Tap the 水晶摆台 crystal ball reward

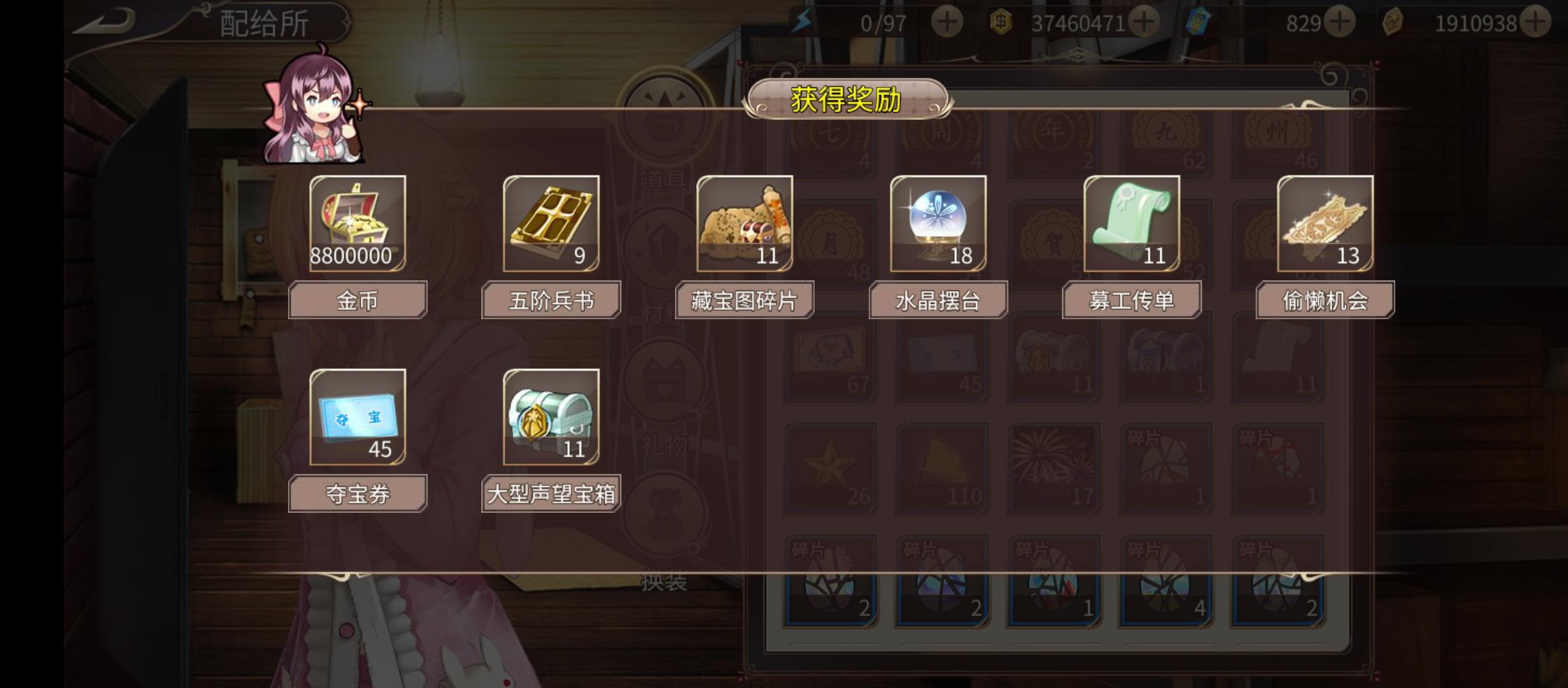point(939,226)
